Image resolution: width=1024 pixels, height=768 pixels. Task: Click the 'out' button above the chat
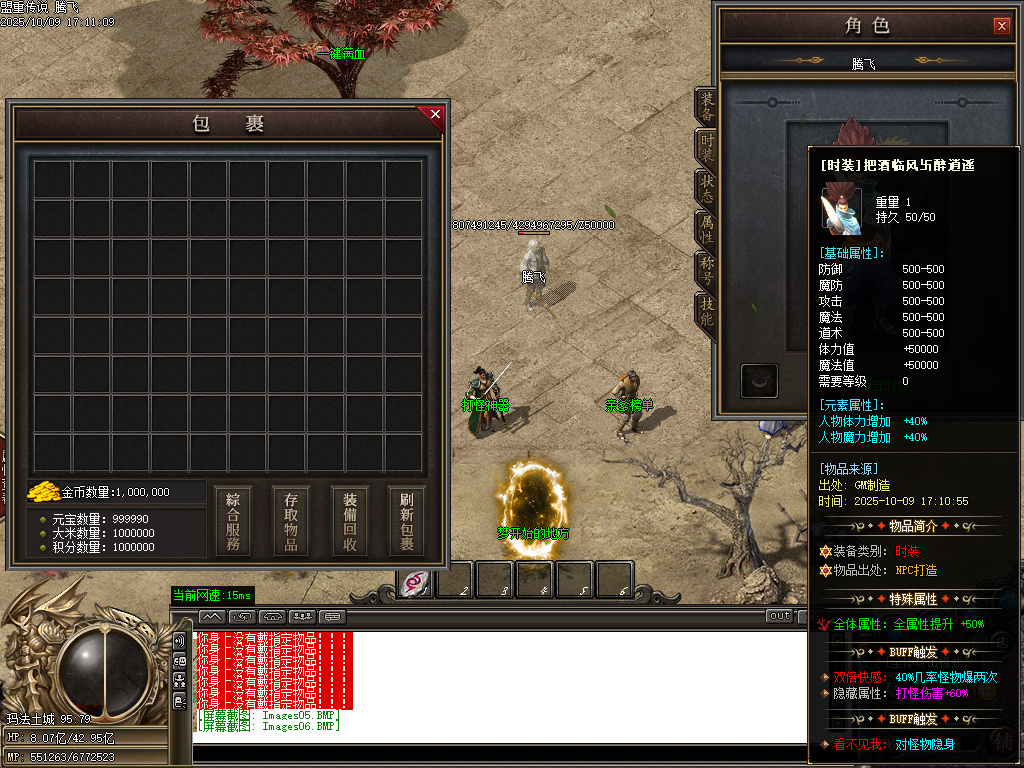click(780, 616)
